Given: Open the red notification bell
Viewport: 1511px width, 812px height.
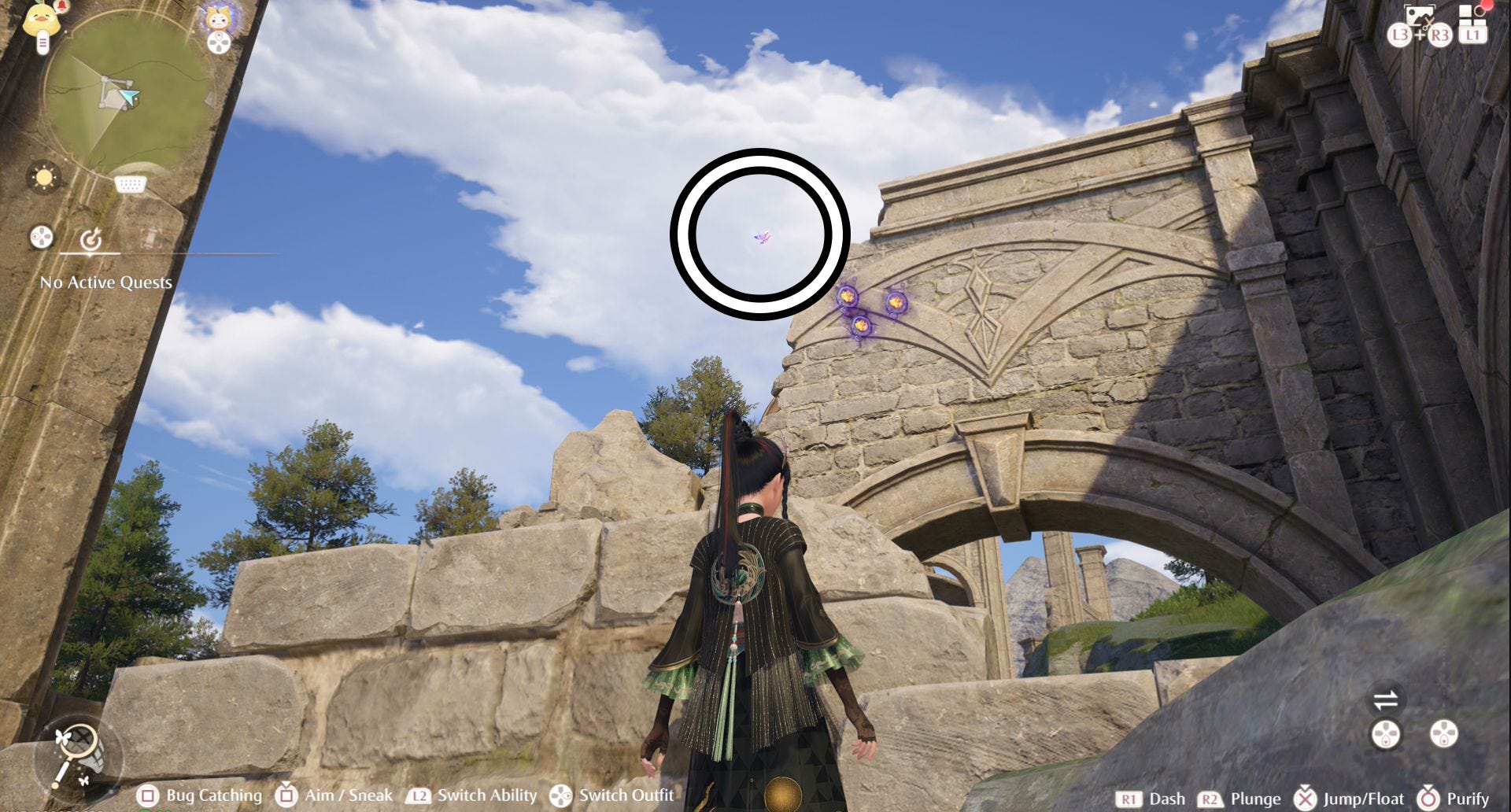Looking at the screenshot, I should pyautogui.click(x=61, y=8).
